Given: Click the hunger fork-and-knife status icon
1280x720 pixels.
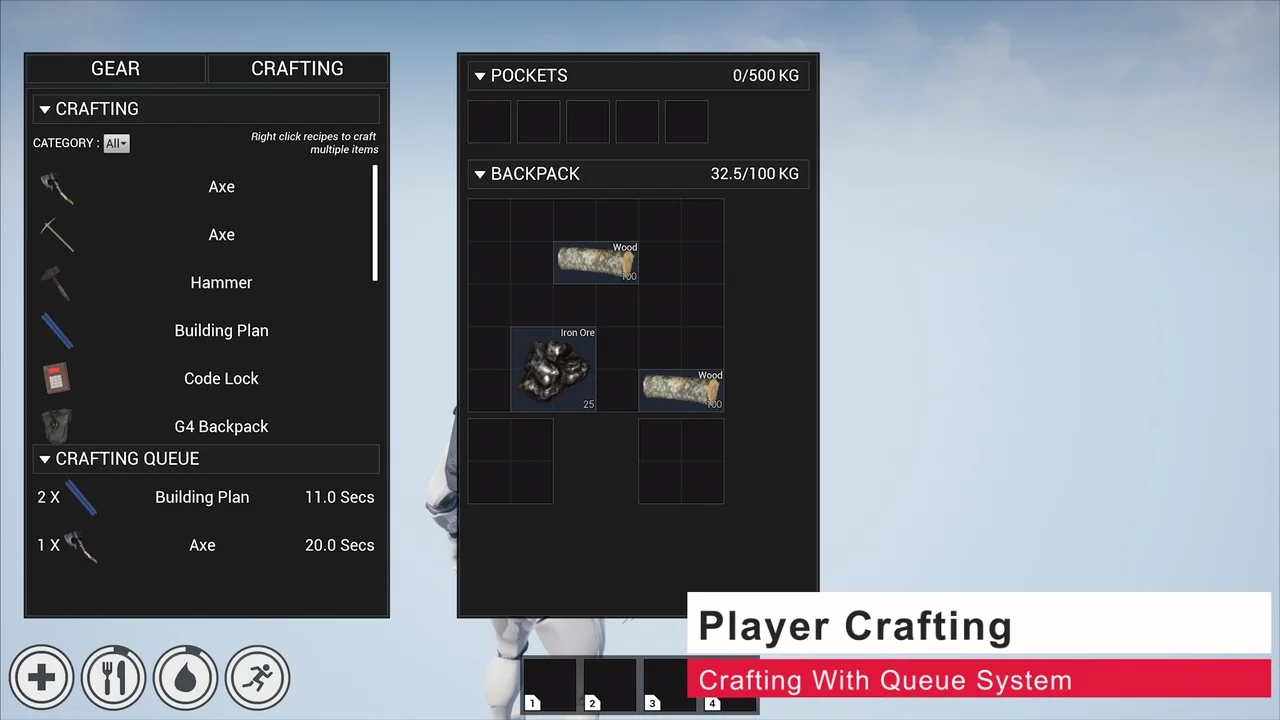Looking at the screenshot, I should point(113,677).
